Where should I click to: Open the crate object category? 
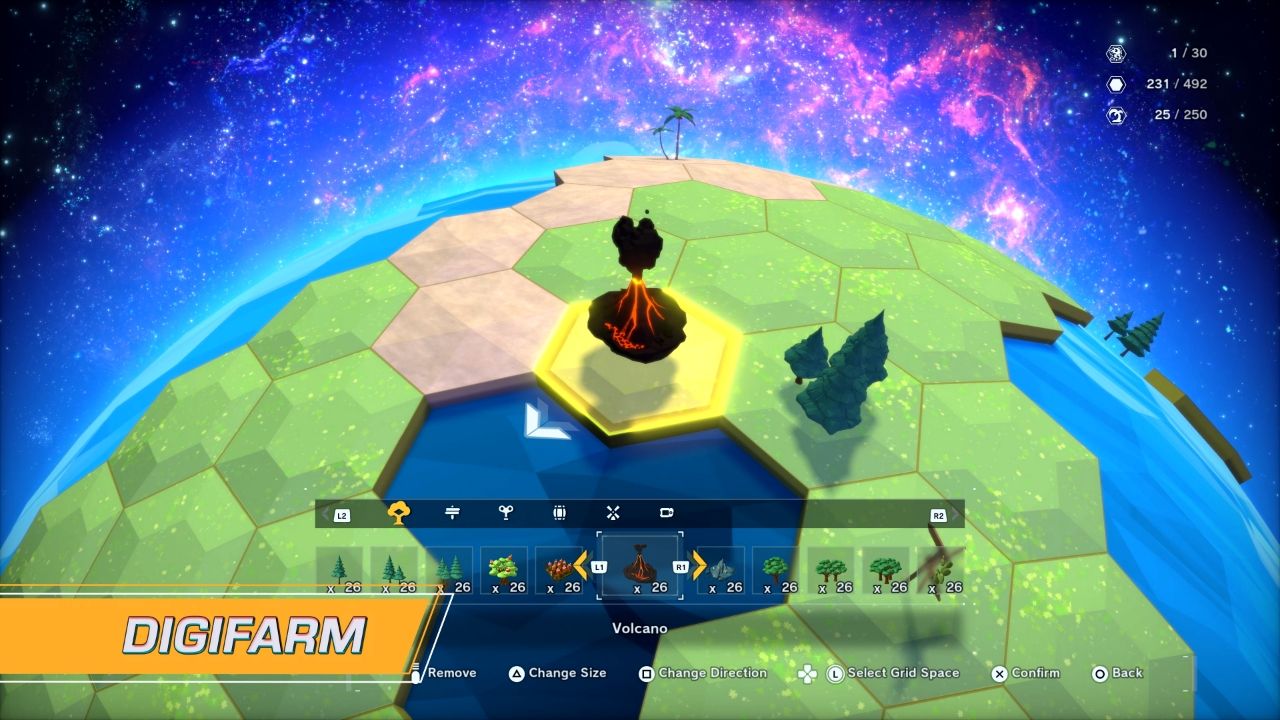[560, 512]
